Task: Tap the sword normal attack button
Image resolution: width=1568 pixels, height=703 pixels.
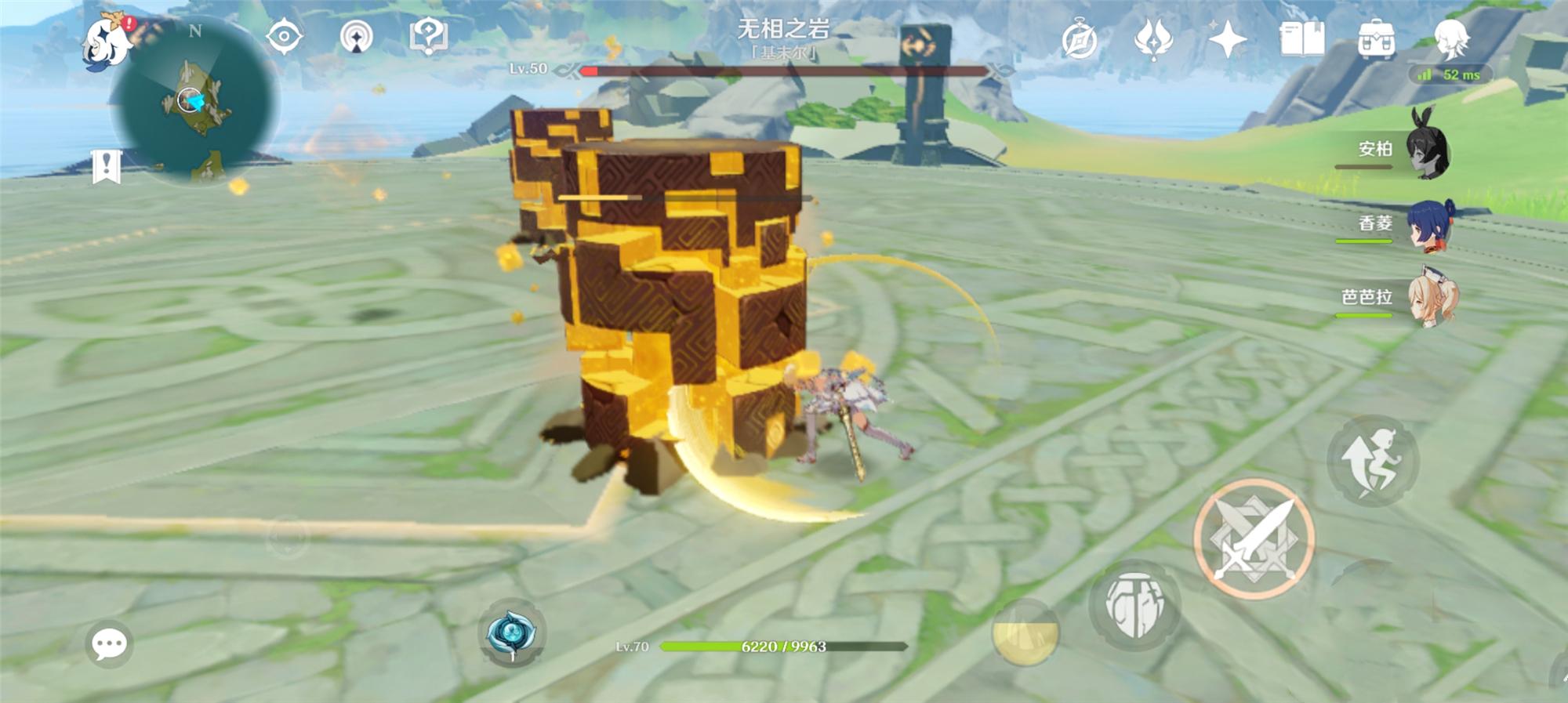Action: 1254,539
